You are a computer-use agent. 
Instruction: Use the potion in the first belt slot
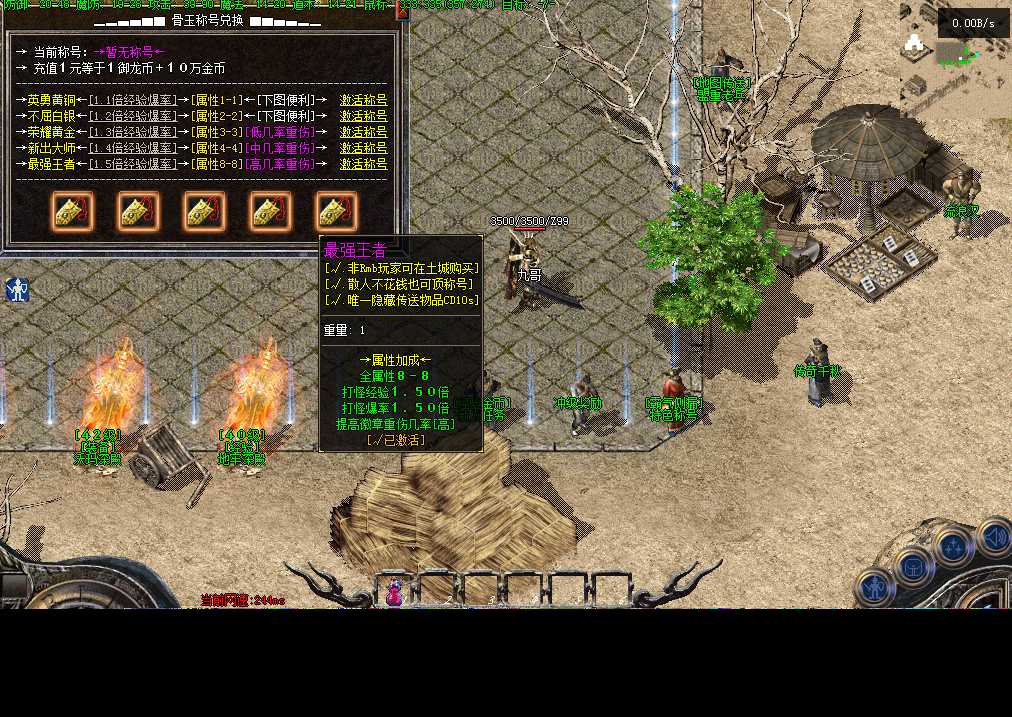tap(395, 592)
